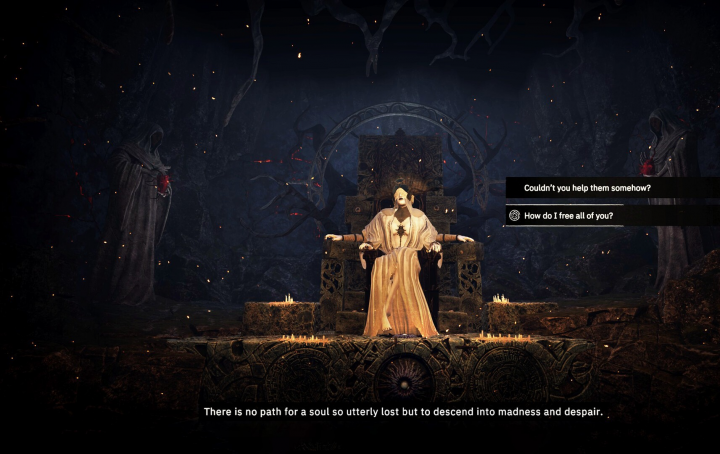Choose "Couldn't you help them somehow?" reply

click(587, 188)
